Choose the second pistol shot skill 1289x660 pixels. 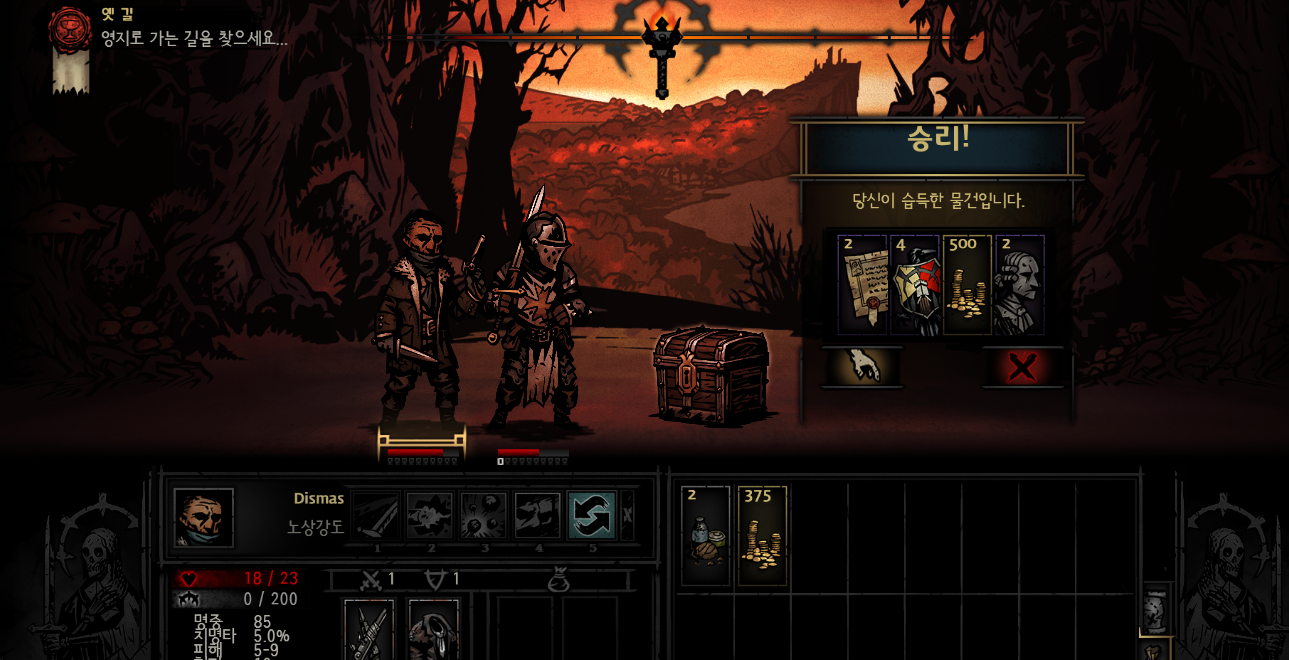tap(430, 516)
